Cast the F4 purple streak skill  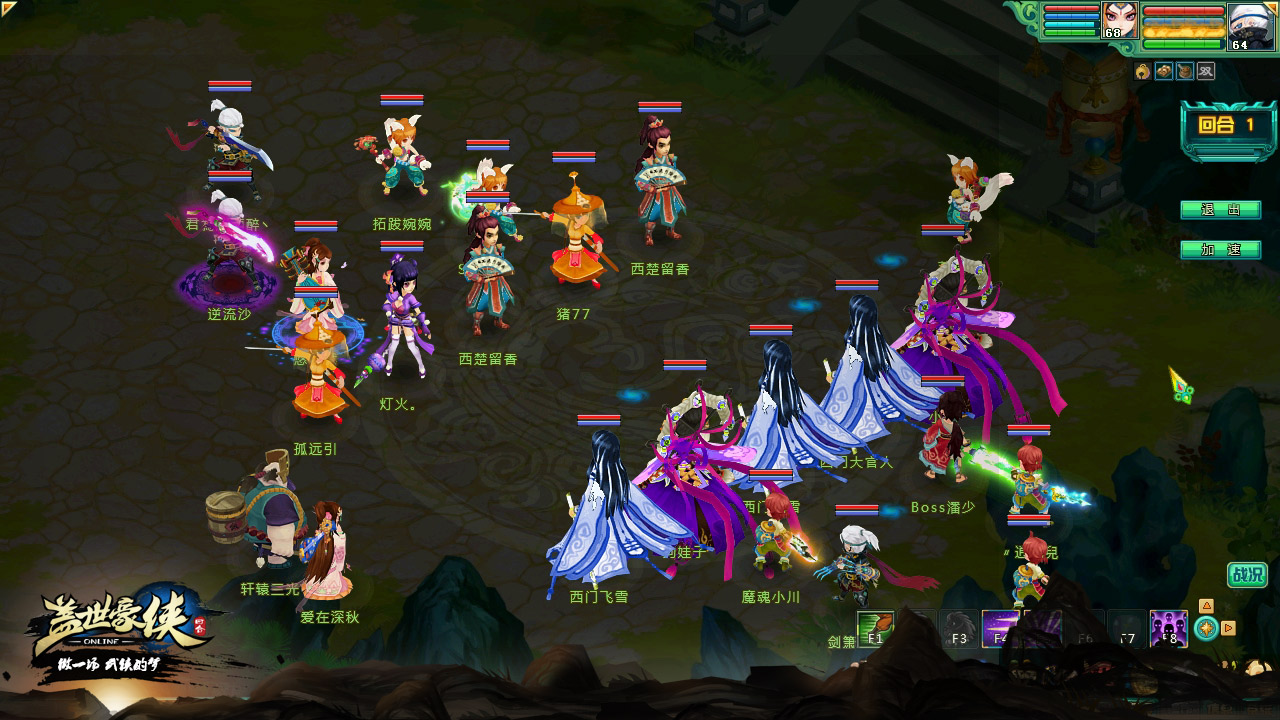point(1000,628)
